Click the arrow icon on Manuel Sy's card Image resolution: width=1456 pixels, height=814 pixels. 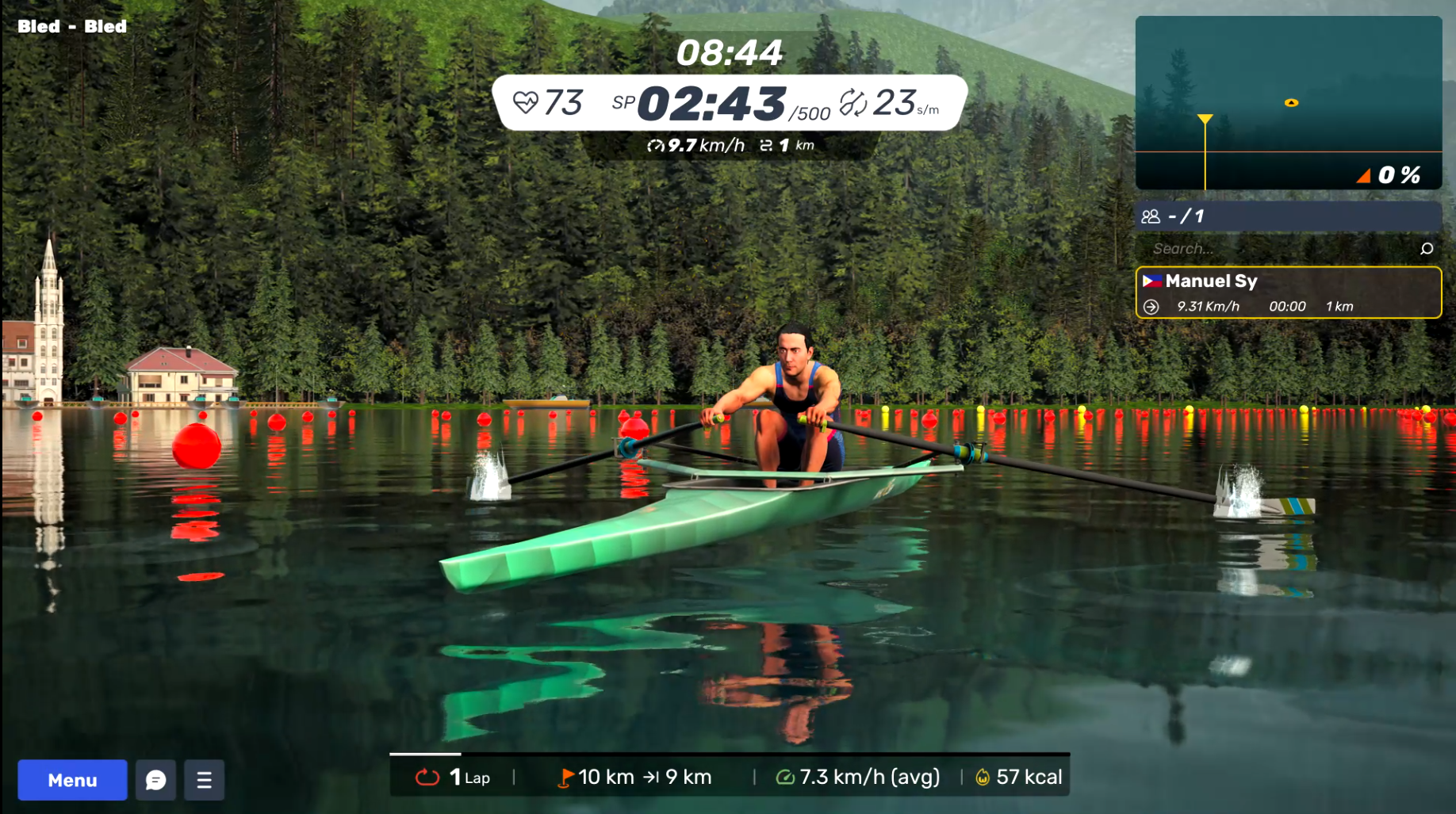click(1151, 307)
